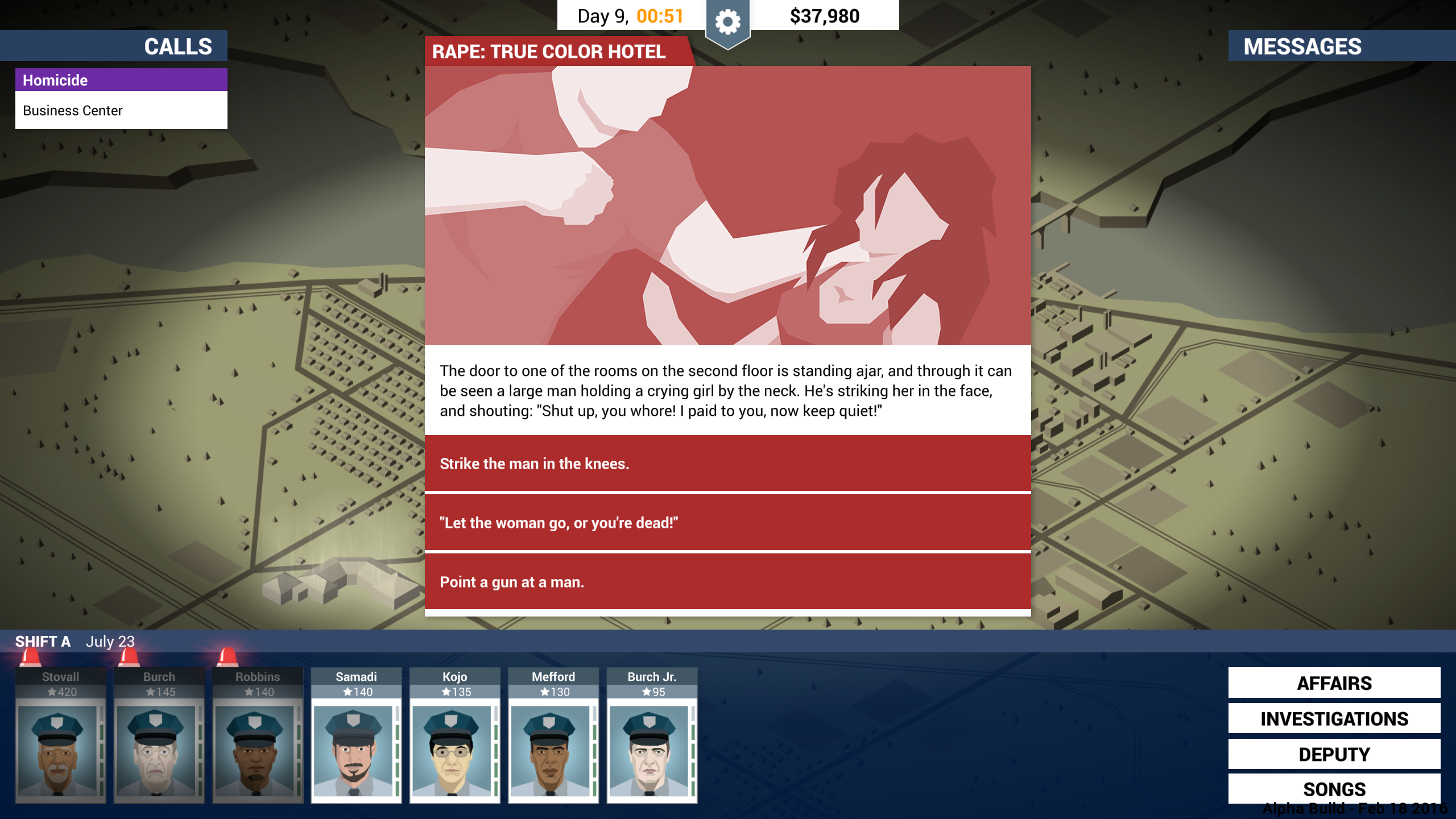Choose "Let the woman go, or you're dead!"
The width and height of the screenshot is (1456, 819).
click(x=727, y=523)
